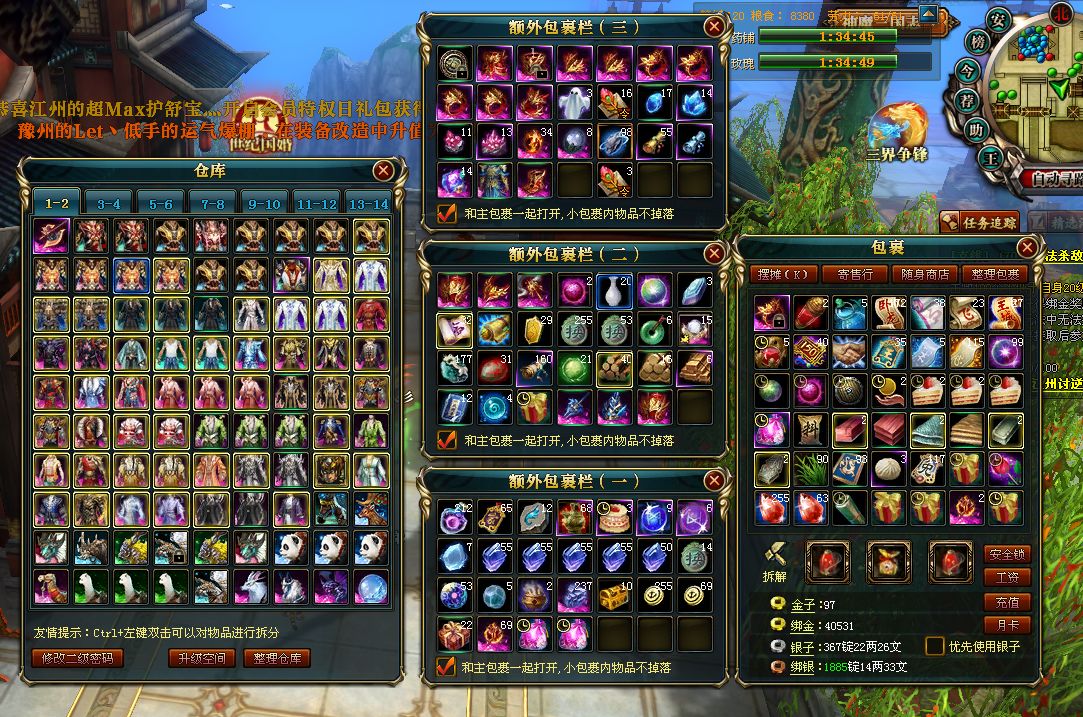Open the 榜 ranking button beside the minimap
Image resolution: width=1083 pixels, height=717 pixels.
(979, 44)
